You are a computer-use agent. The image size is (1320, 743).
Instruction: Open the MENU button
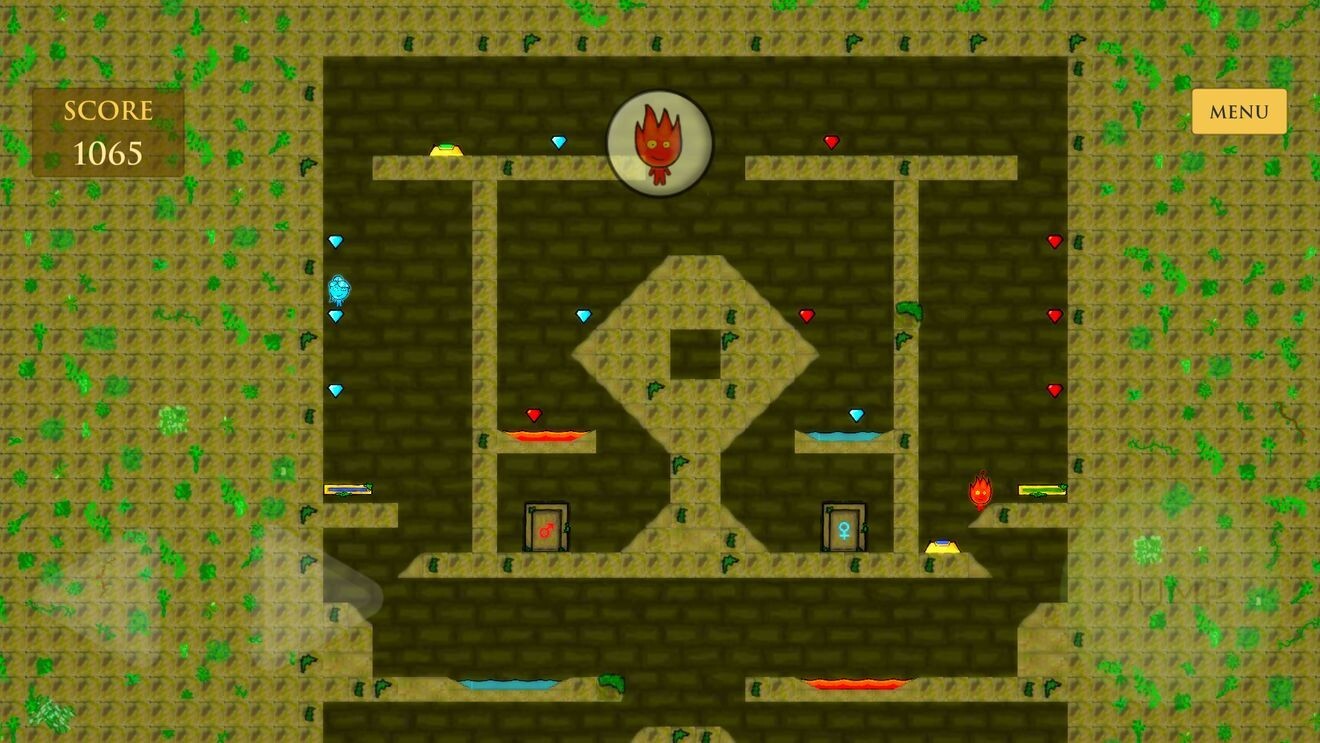point(1238,112)
